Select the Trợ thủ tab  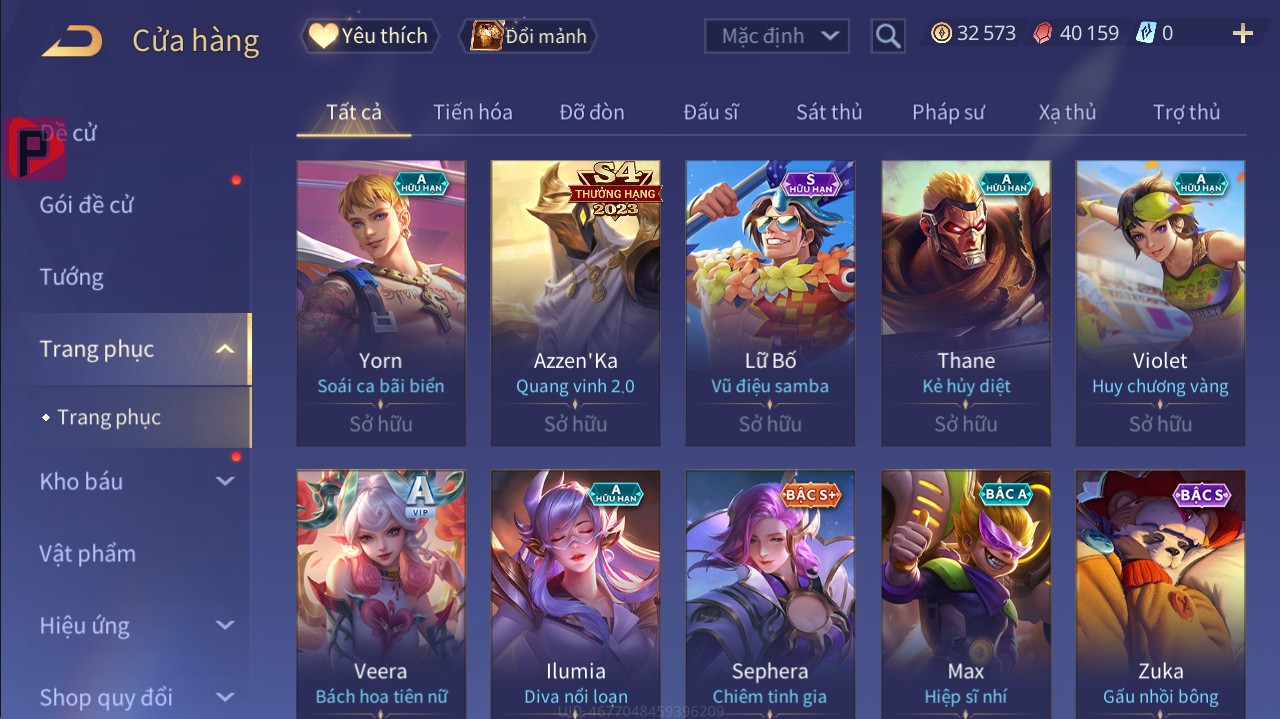click(1186, 112)
